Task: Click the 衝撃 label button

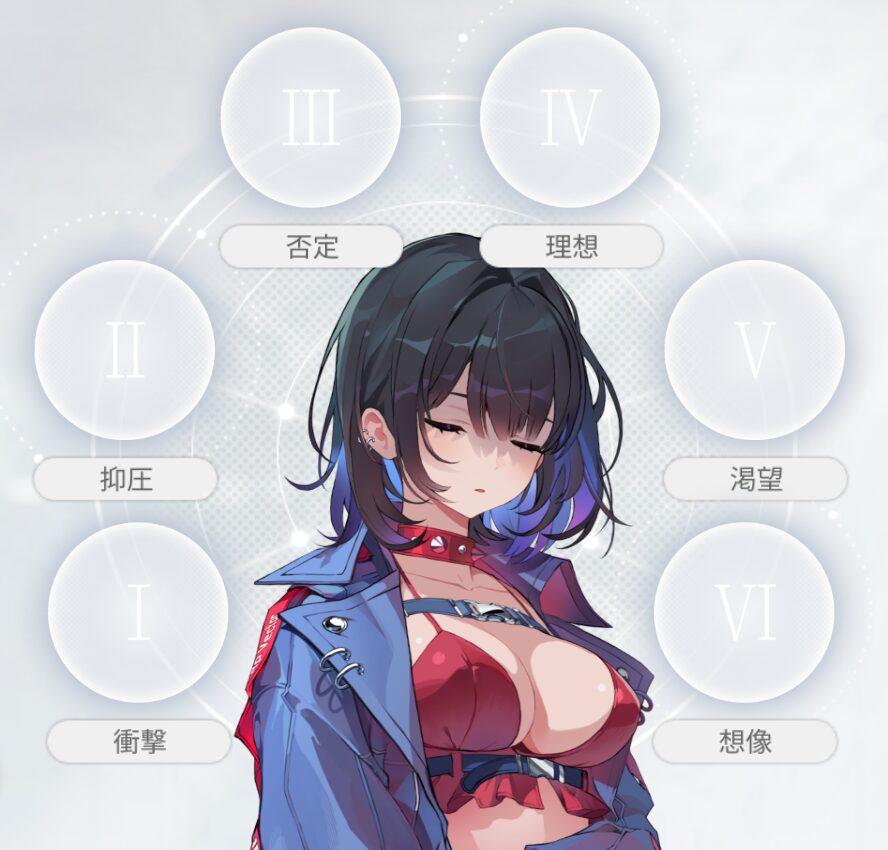Action: tap(139, 741)
